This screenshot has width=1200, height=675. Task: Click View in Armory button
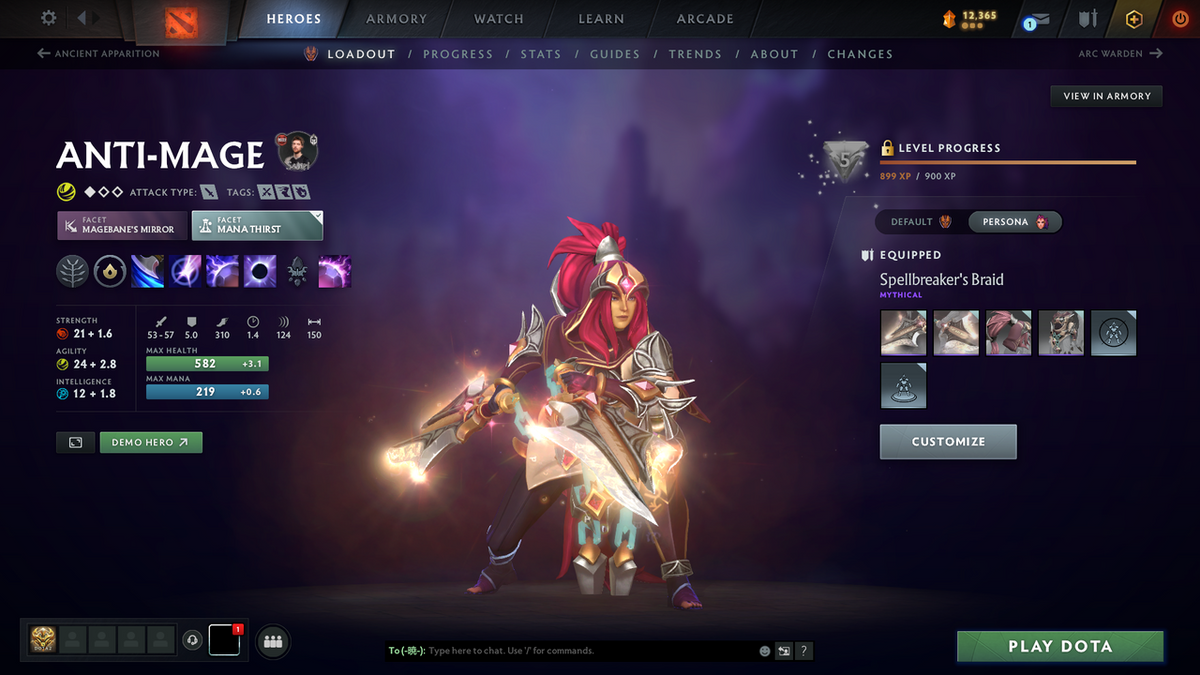(x=1107, y=96)
